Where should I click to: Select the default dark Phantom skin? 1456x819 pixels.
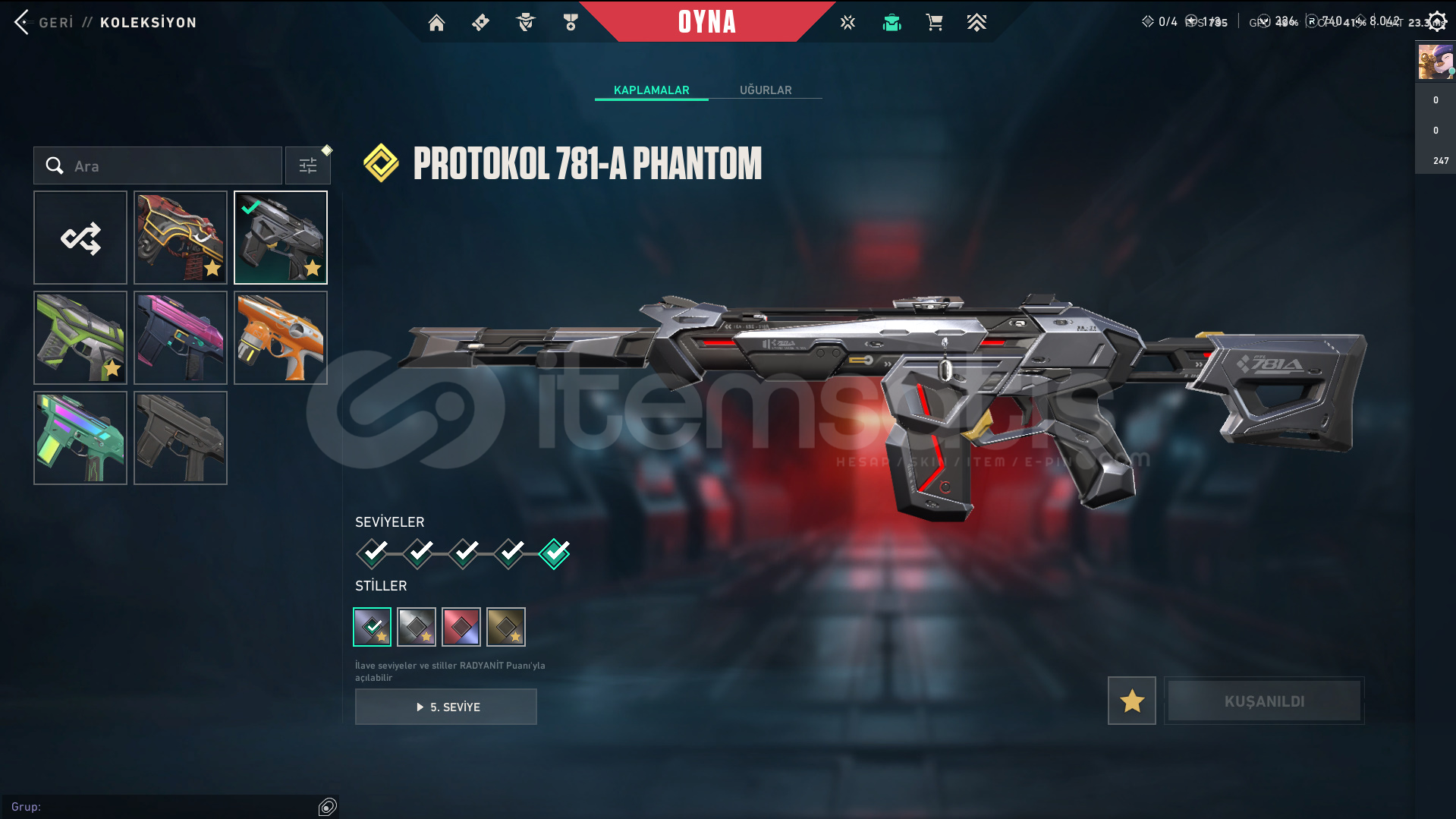181,438
